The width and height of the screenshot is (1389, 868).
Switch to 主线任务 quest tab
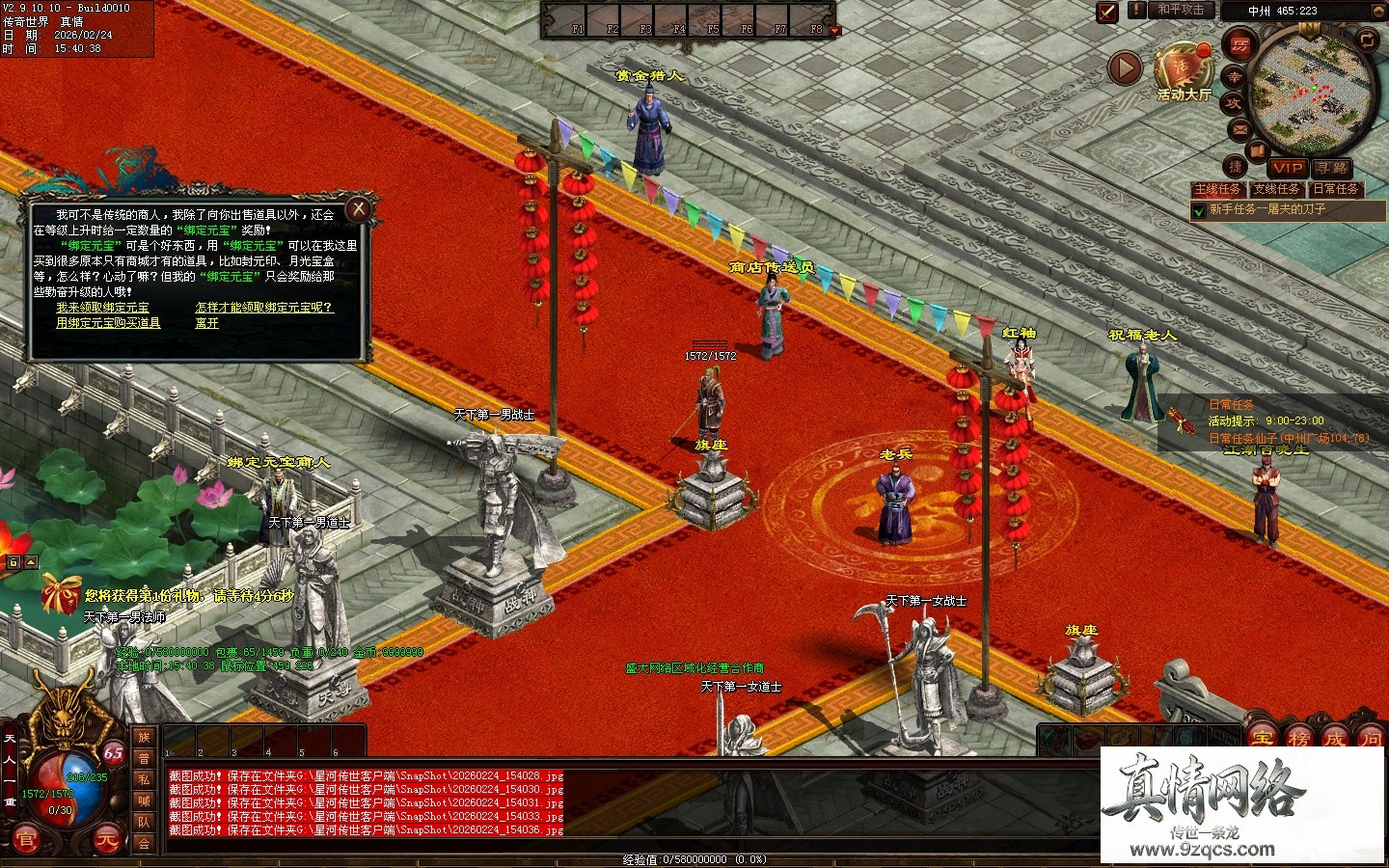tap(1218, 189)
